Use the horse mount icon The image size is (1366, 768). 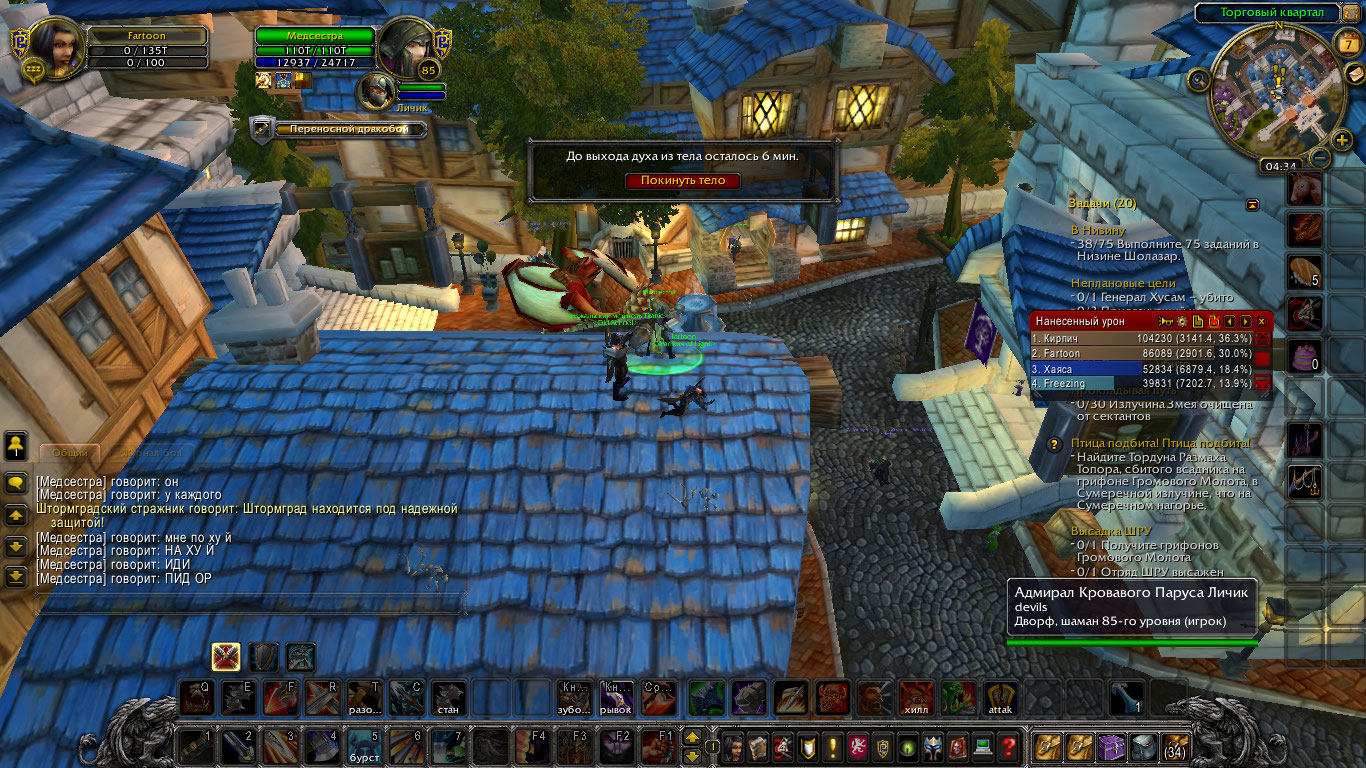click(1305, 188)
